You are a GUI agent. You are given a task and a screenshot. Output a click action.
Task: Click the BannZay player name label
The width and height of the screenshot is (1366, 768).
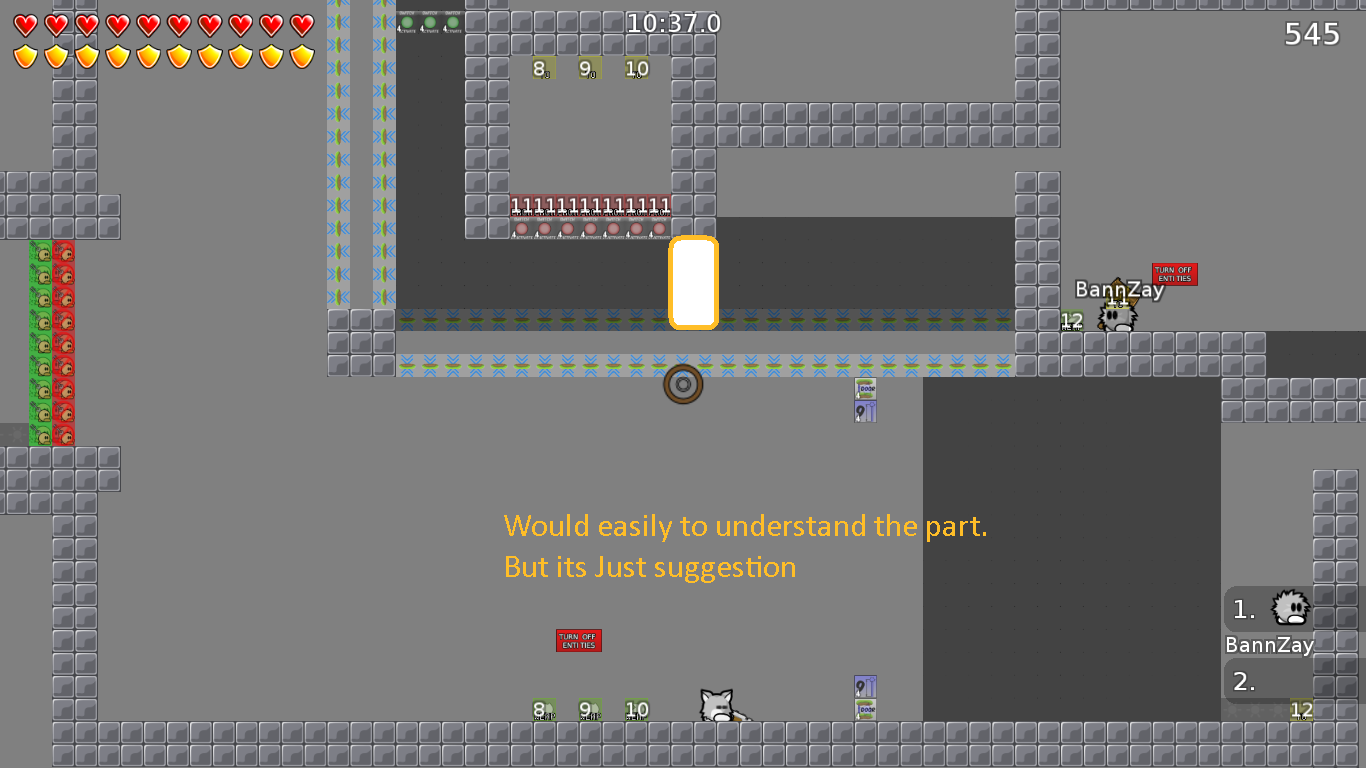click(x=1120, y=290)
